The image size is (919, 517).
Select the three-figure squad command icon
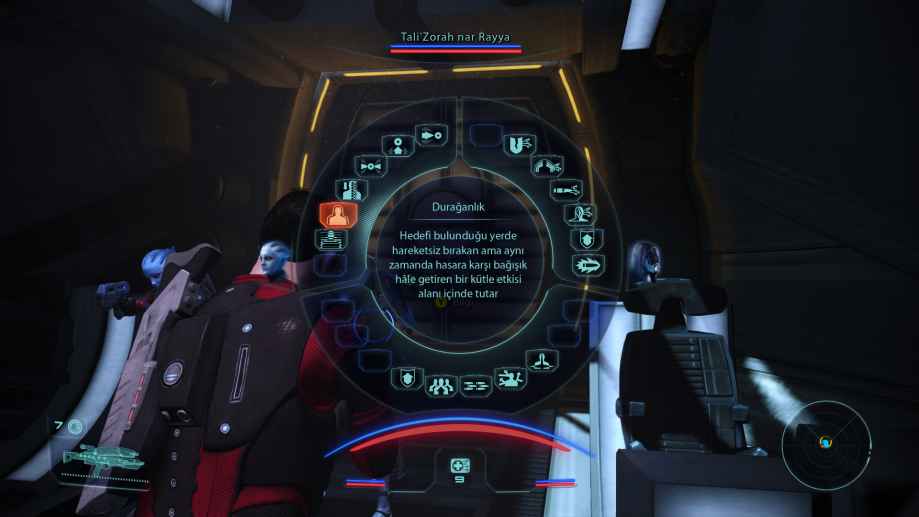[440, 381]
